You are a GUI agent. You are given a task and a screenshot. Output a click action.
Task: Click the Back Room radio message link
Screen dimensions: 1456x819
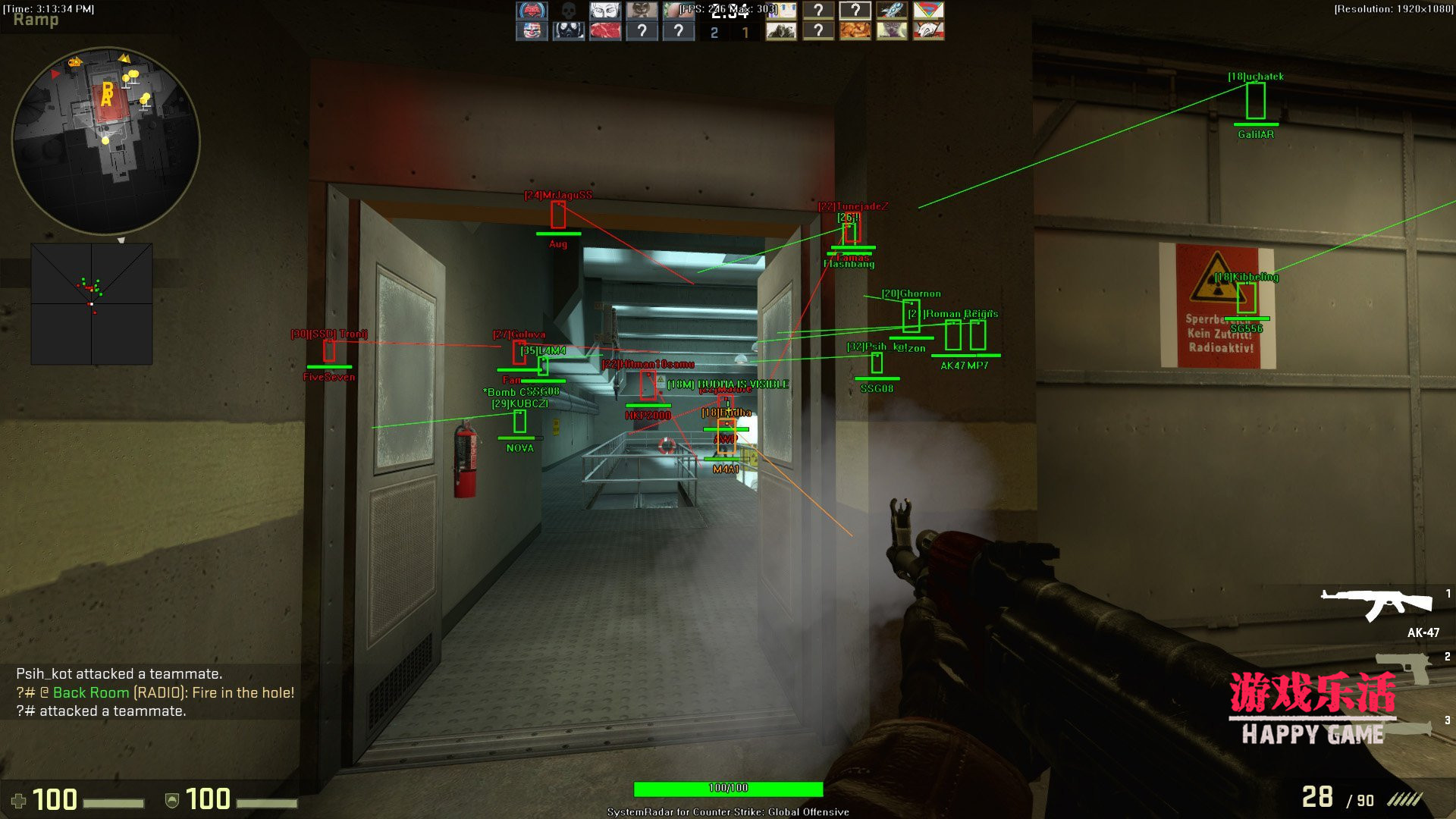[90, 692]
